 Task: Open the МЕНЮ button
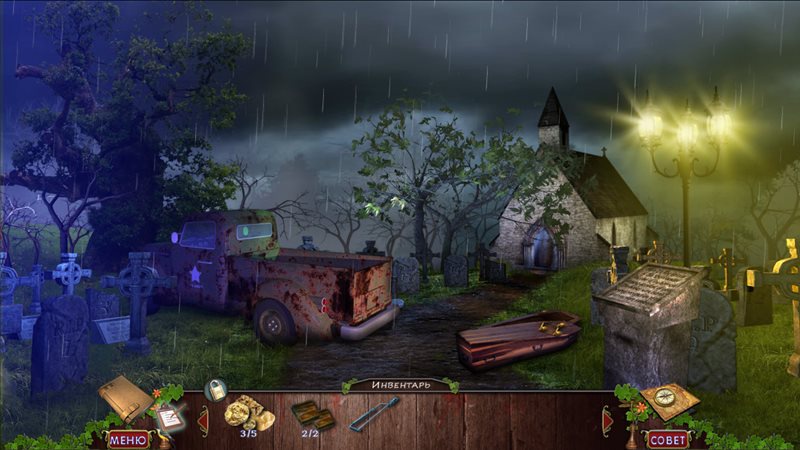[x=127, y=439]
